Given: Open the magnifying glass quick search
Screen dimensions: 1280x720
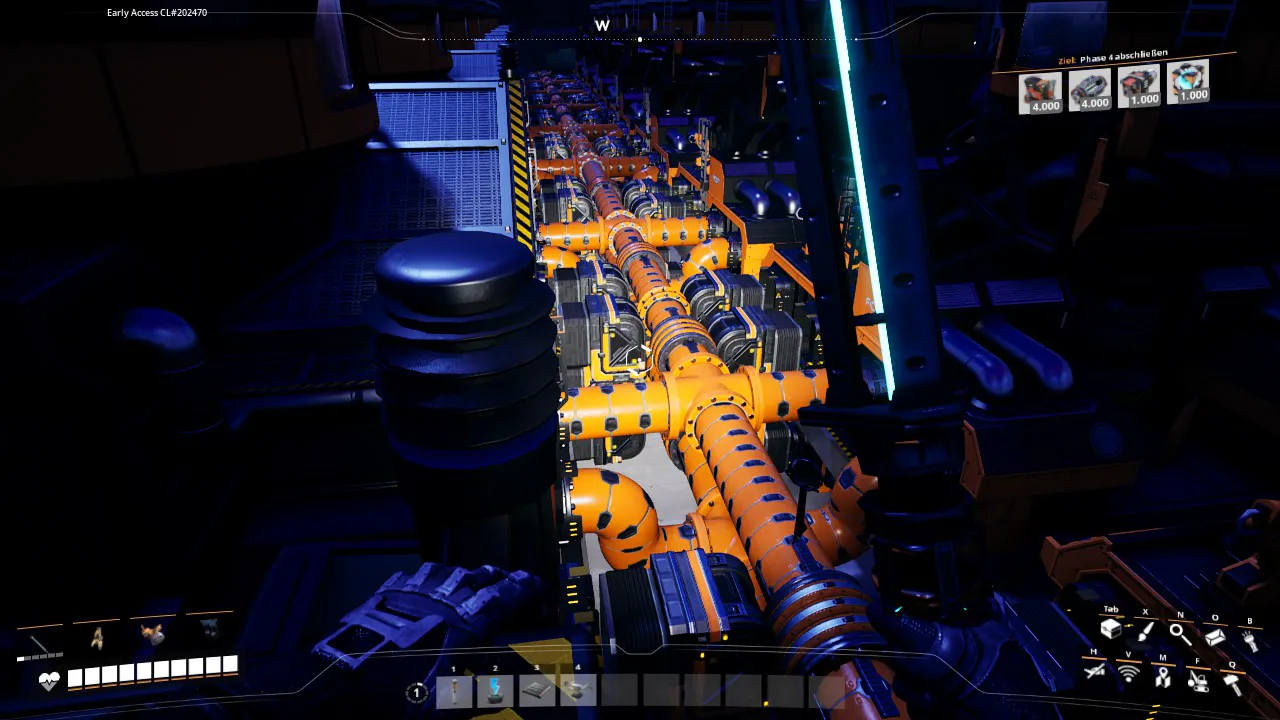Looking at the screenshot, I should tap(1180, 633).
